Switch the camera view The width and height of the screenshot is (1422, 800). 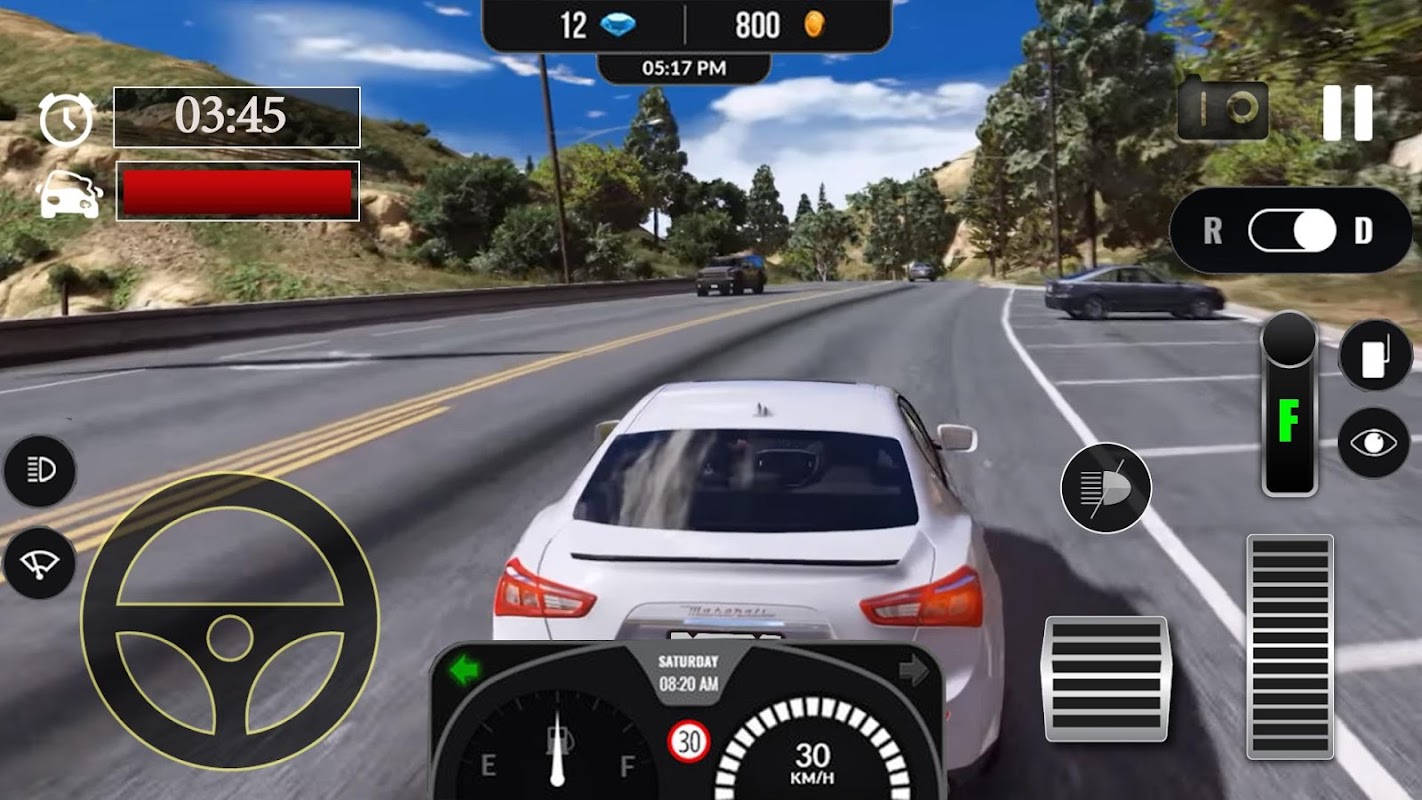(x=1222, y=111)
